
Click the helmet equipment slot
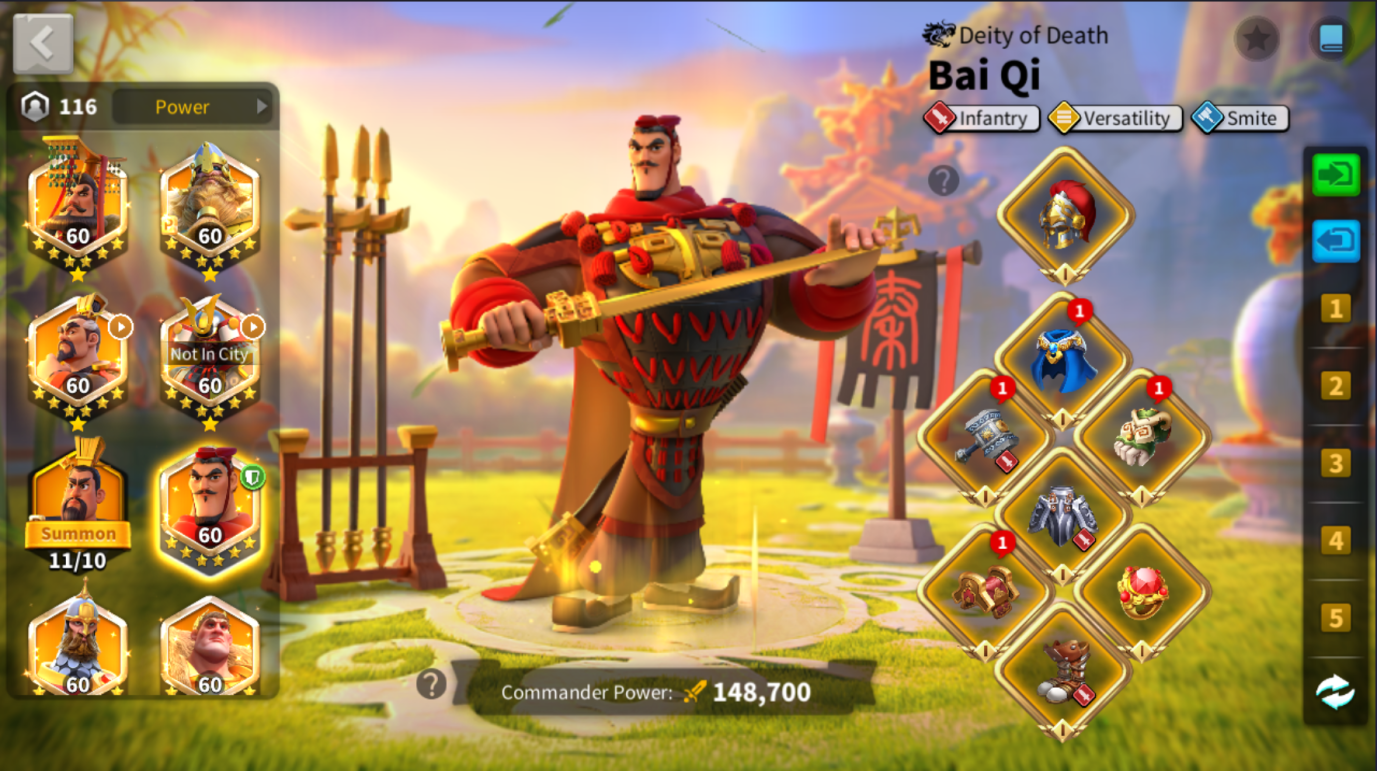pos(1066,215)
